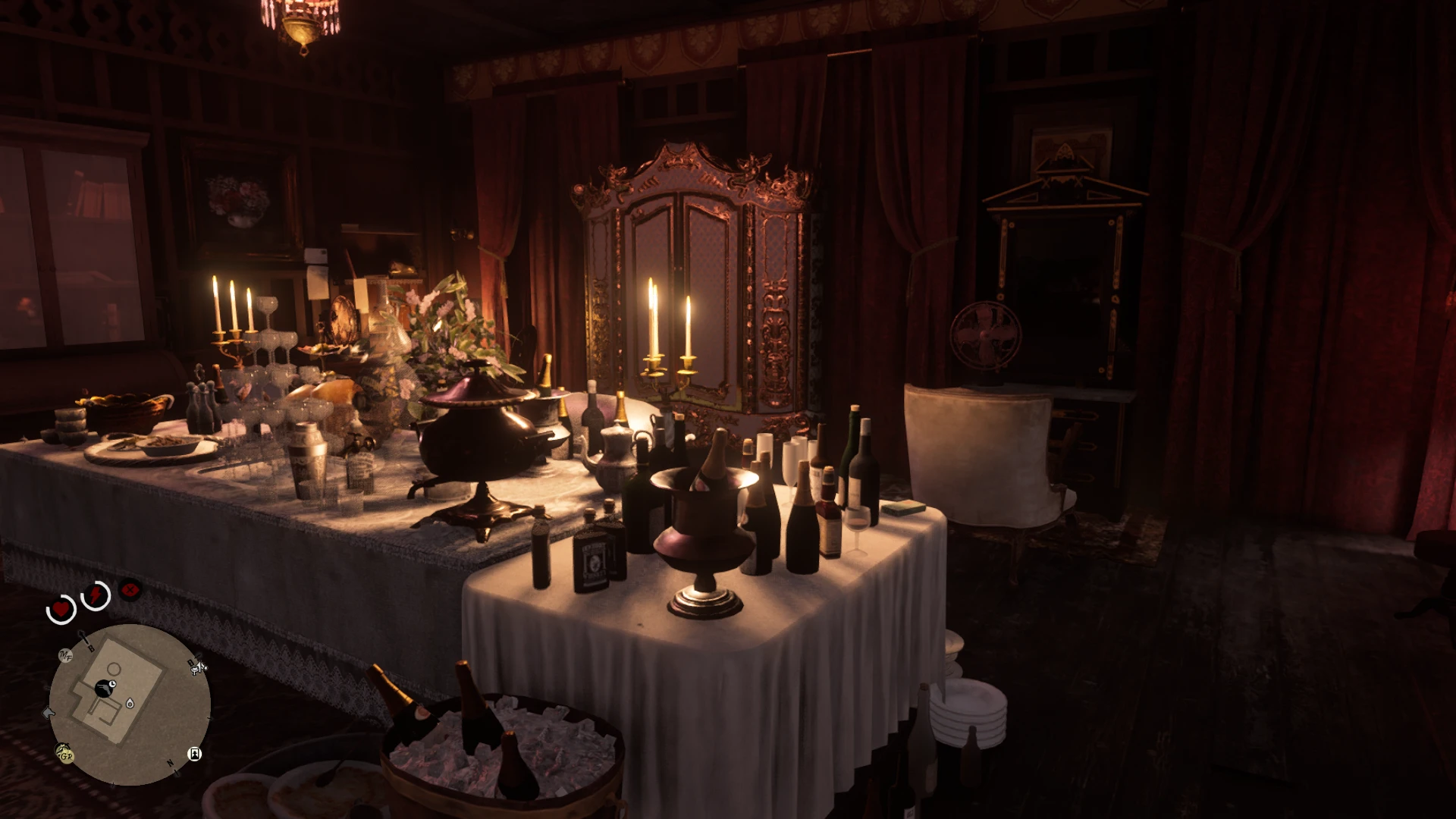
Task: Select the MF marker on the minimap
Action: (65, 655)
